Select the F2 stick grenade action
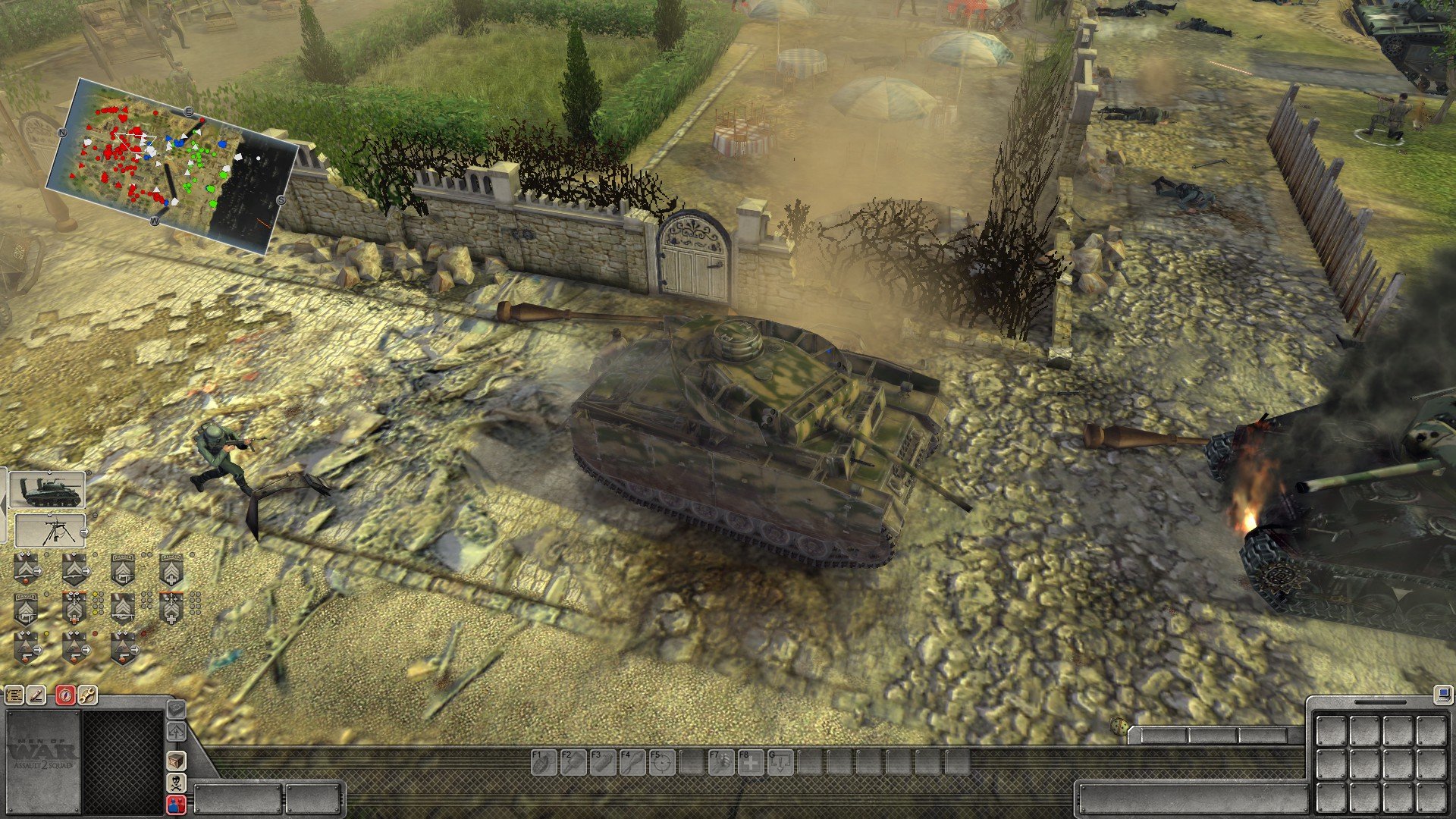This screenshot has height=819, width=1456. pyautogui.click(x=572, y=762)
